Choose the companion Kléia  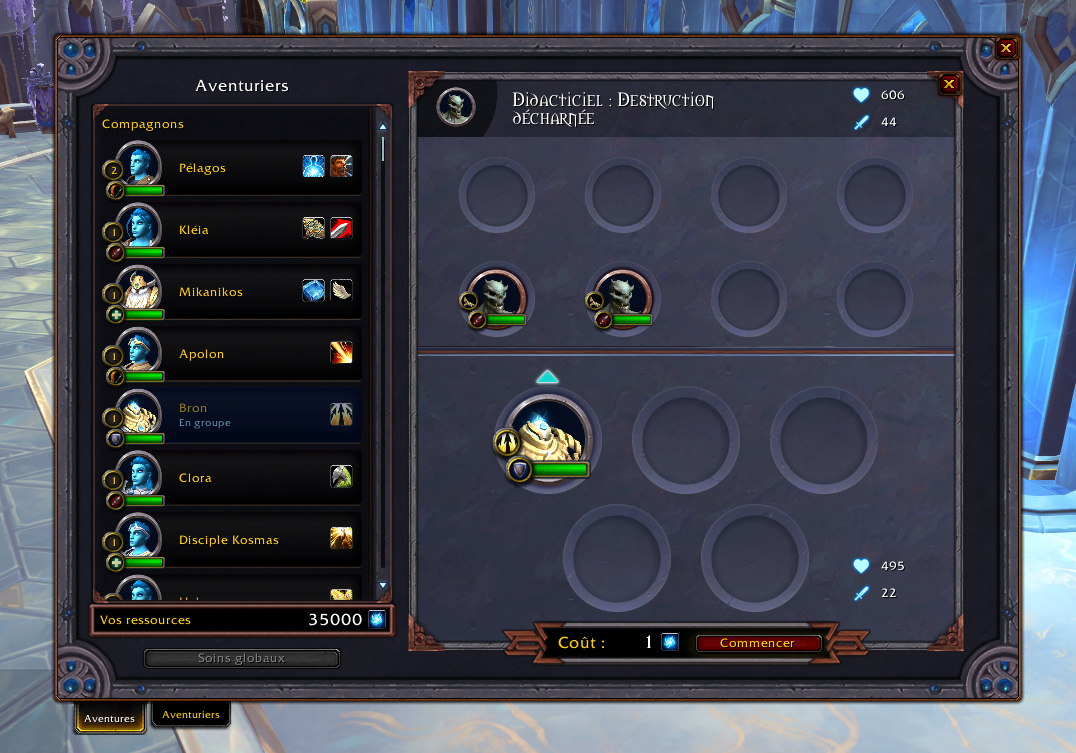point(230,230)
